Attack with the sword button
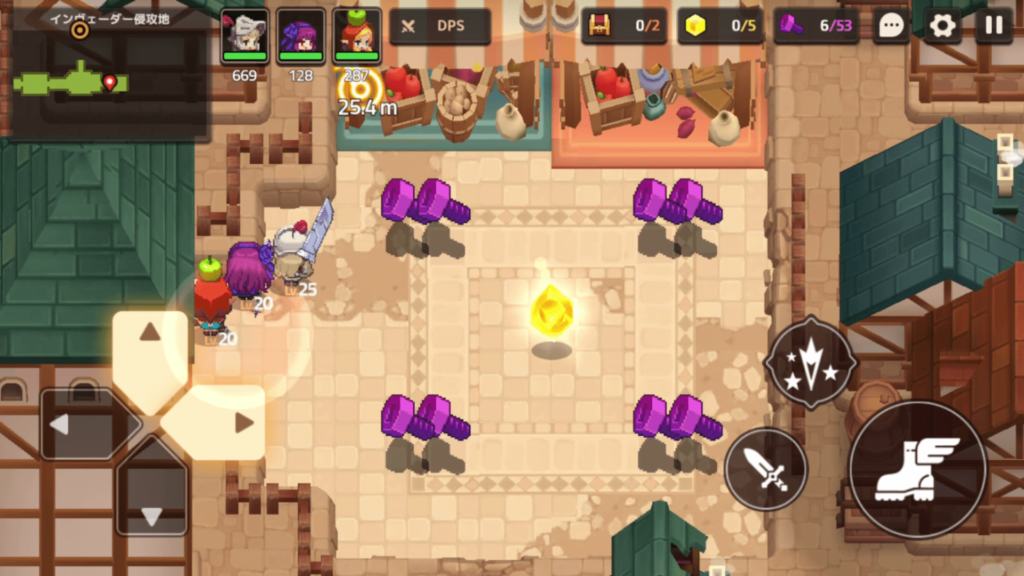Screen dimensions: 1024x576 coord(766,468)
